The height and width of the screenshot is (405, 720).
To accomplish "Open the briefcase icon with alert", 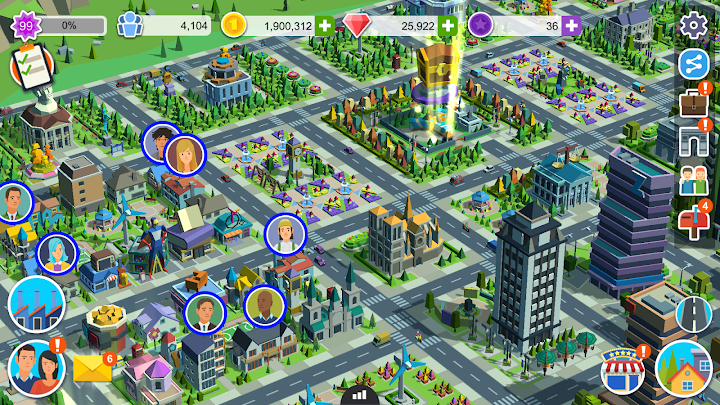I will 692,102.
